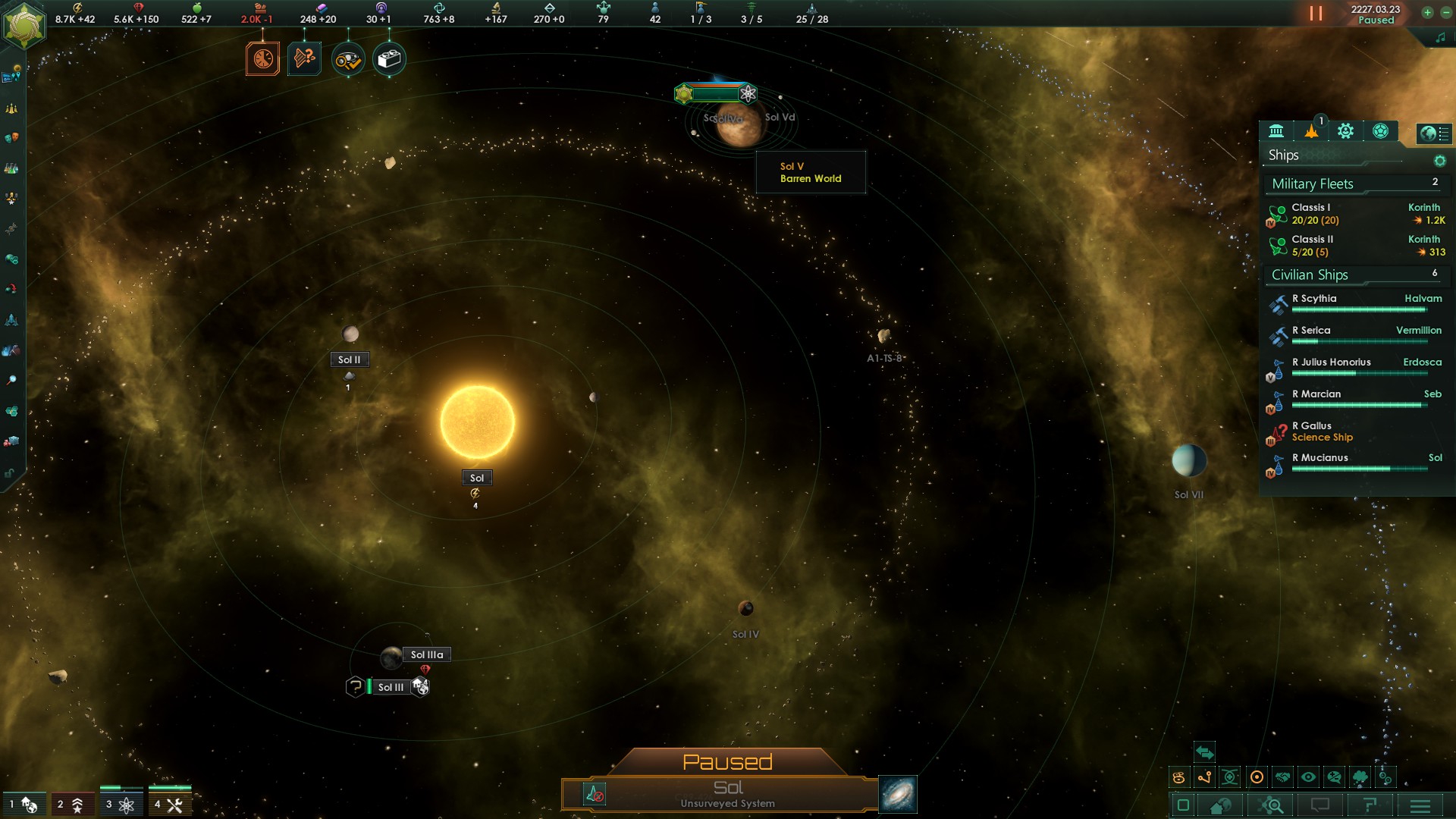This screenshot has height=819, width=1456.
Task: Toggle the orange pause button
Action: [x=1316, y=14]
